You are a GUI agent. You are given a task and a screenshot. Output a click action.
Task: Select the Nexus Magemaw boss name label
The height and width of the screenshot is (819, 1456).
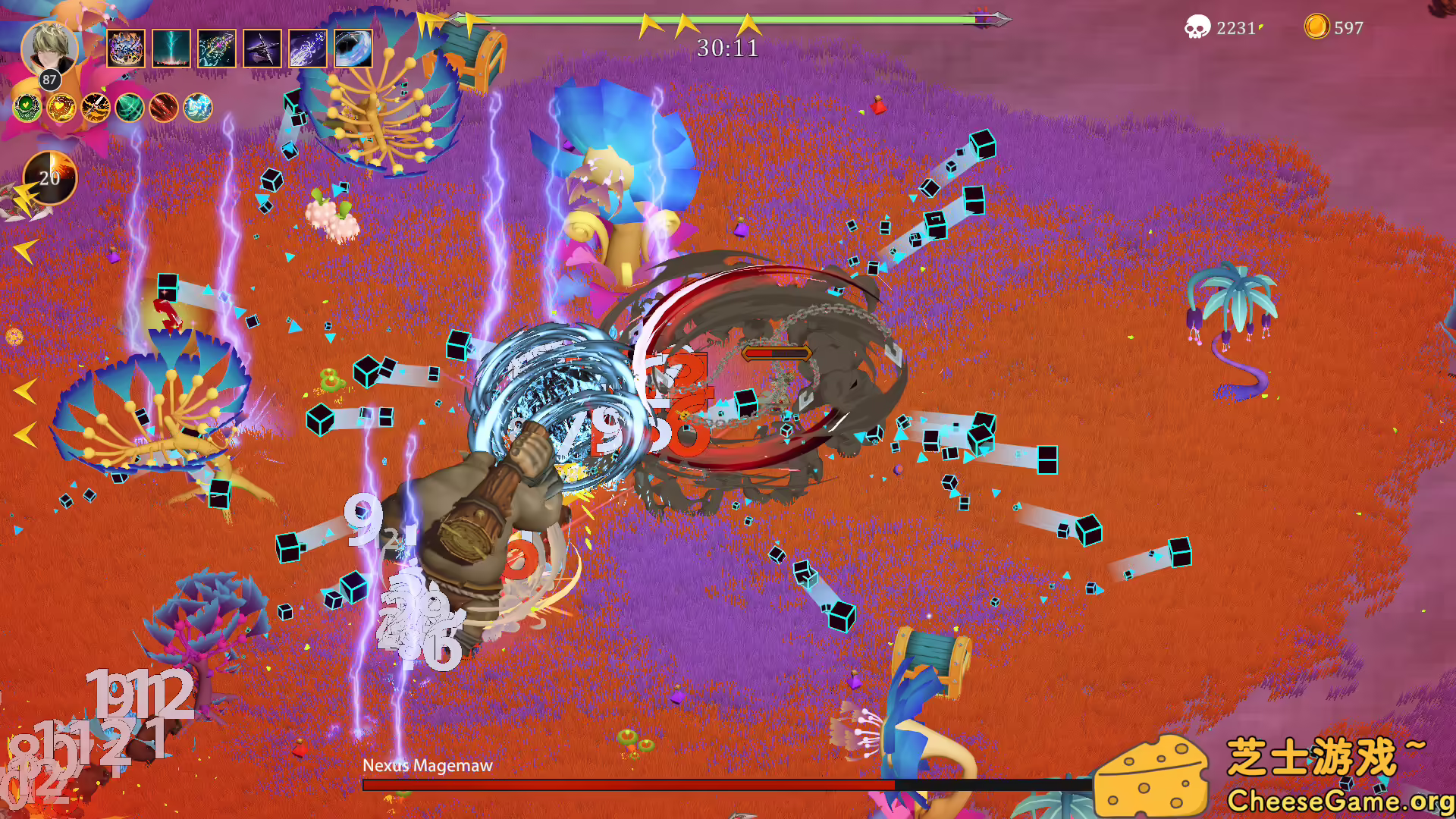coord(428,766)
